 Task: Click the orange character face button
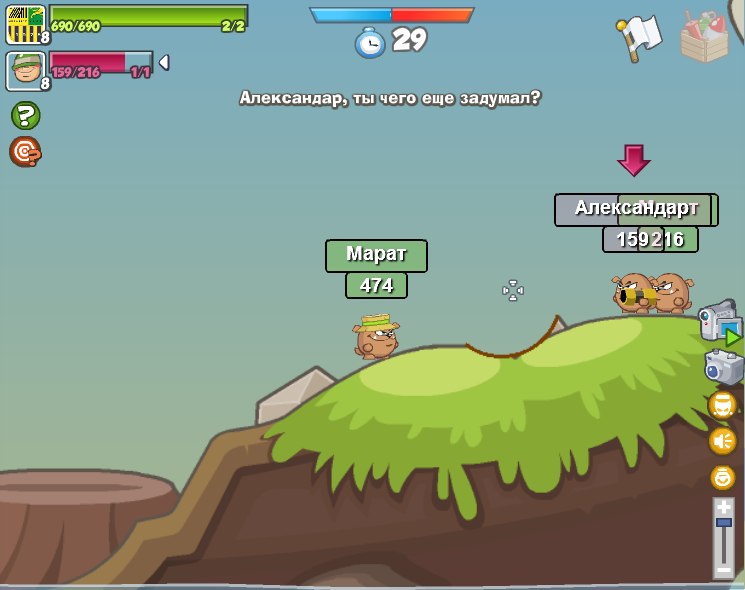(722, 405)
